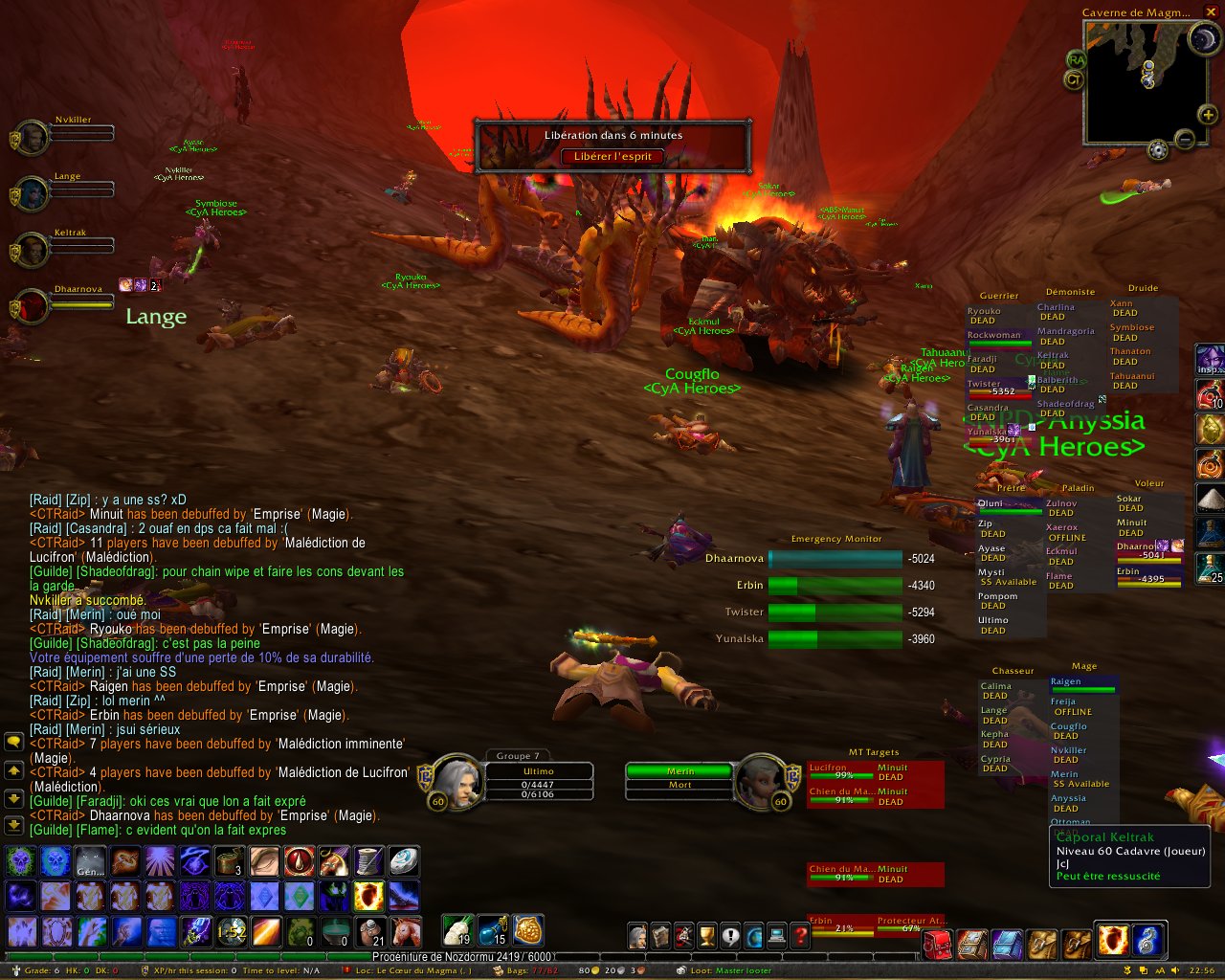Click the gear icon under the minimap
Viewport: 1225px width, 980px height.
(1158, 150)
